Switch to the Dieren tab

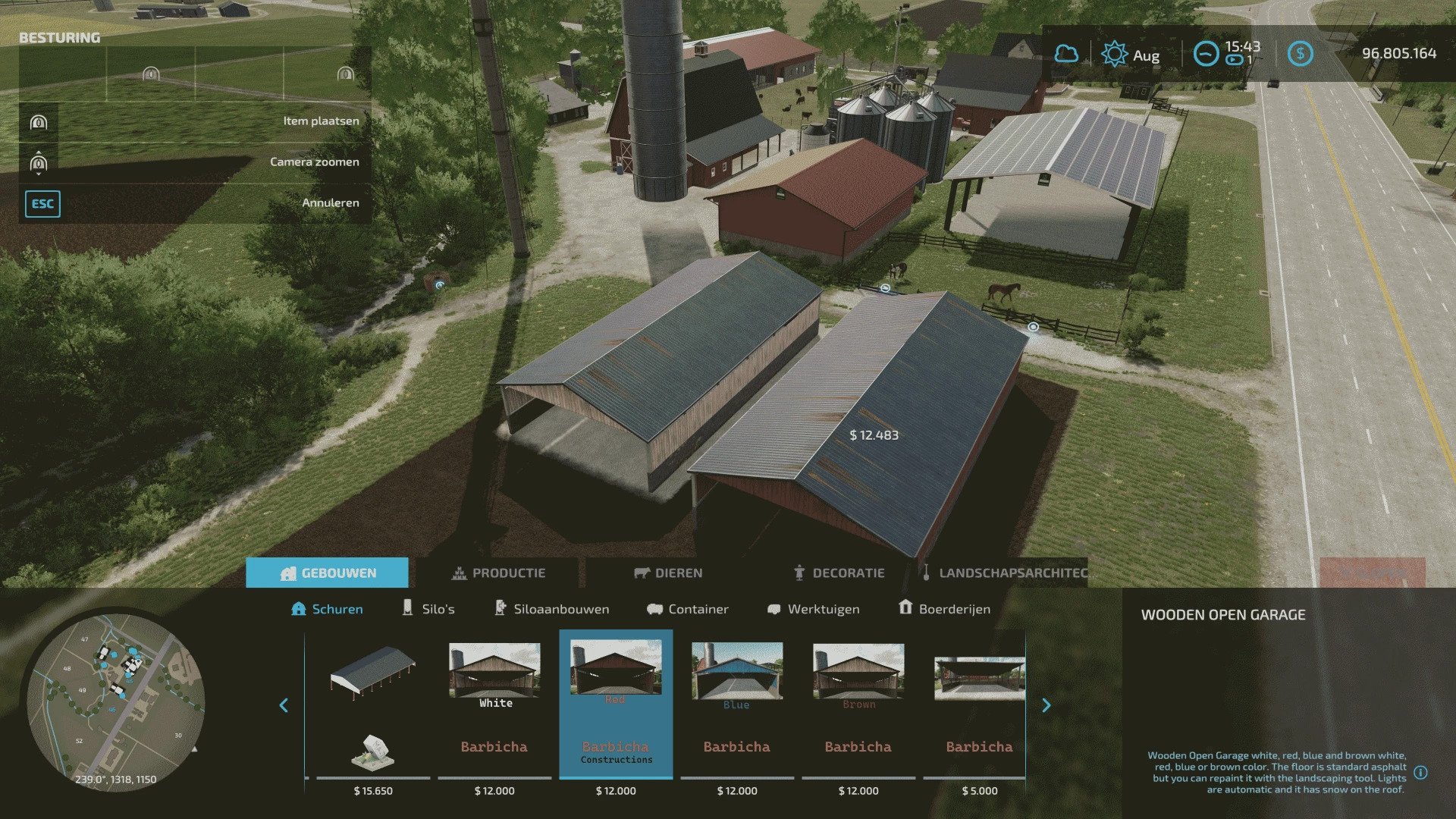point(668,573)
